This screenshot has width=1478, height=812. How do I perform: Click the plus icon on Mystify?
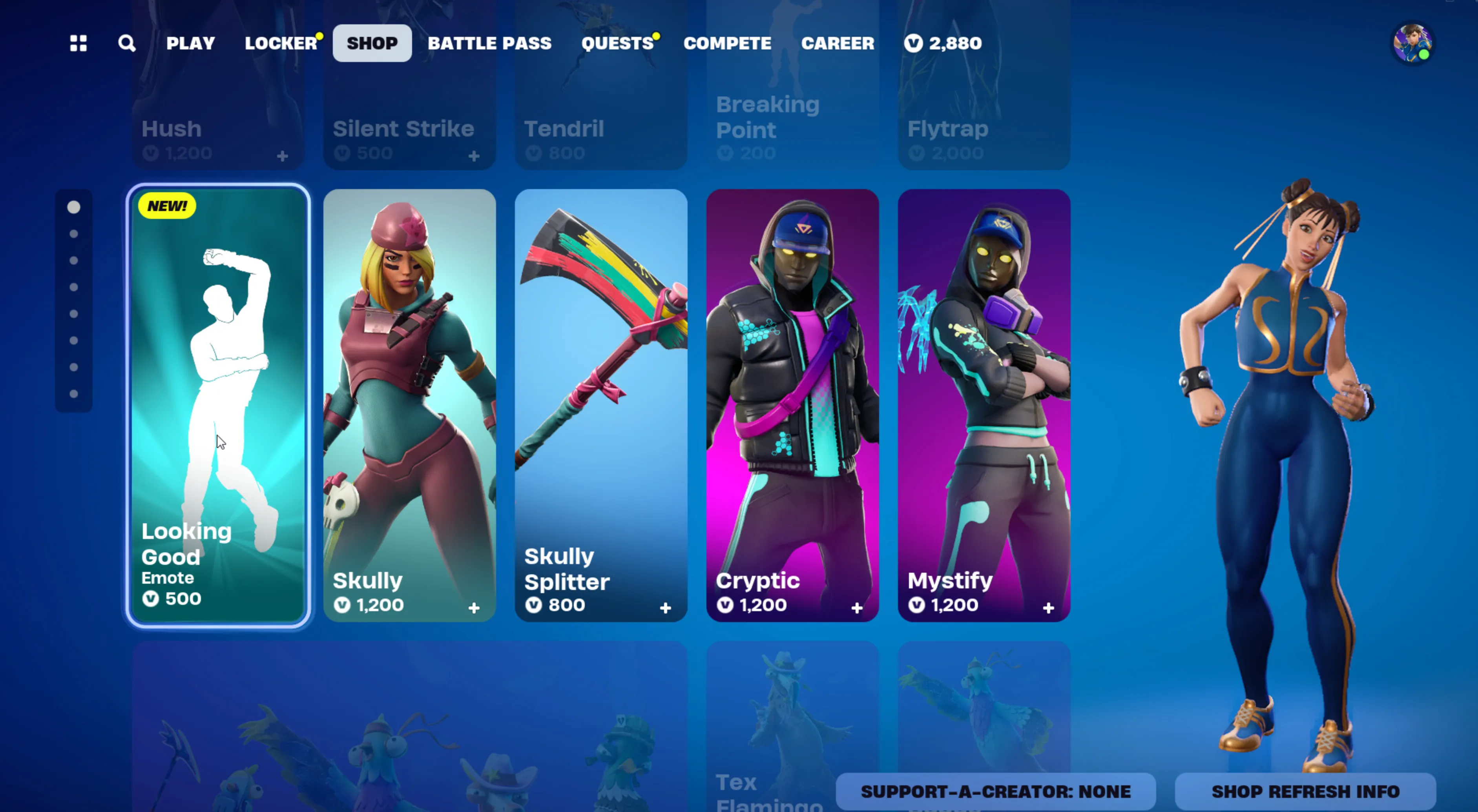tap(1049, 608)
